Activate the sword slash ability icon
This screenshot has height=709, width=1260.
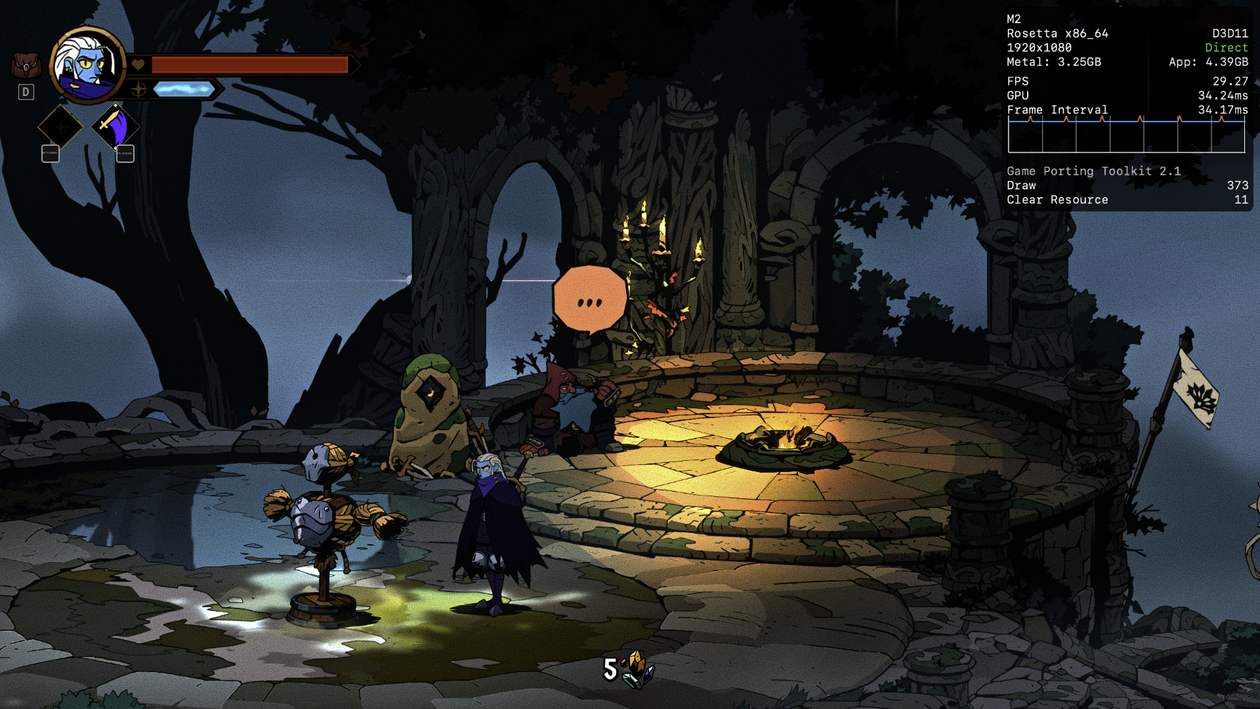(116, 127)
